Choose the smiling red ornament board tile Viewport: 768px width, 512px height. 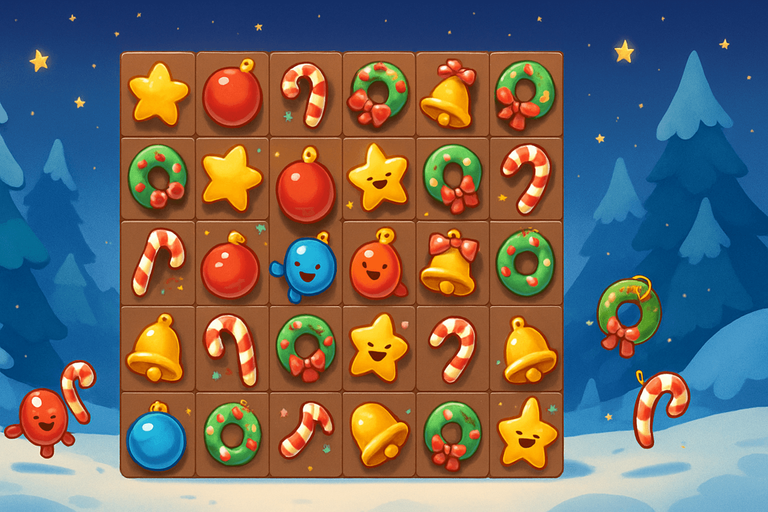click(x=378, y=265)
